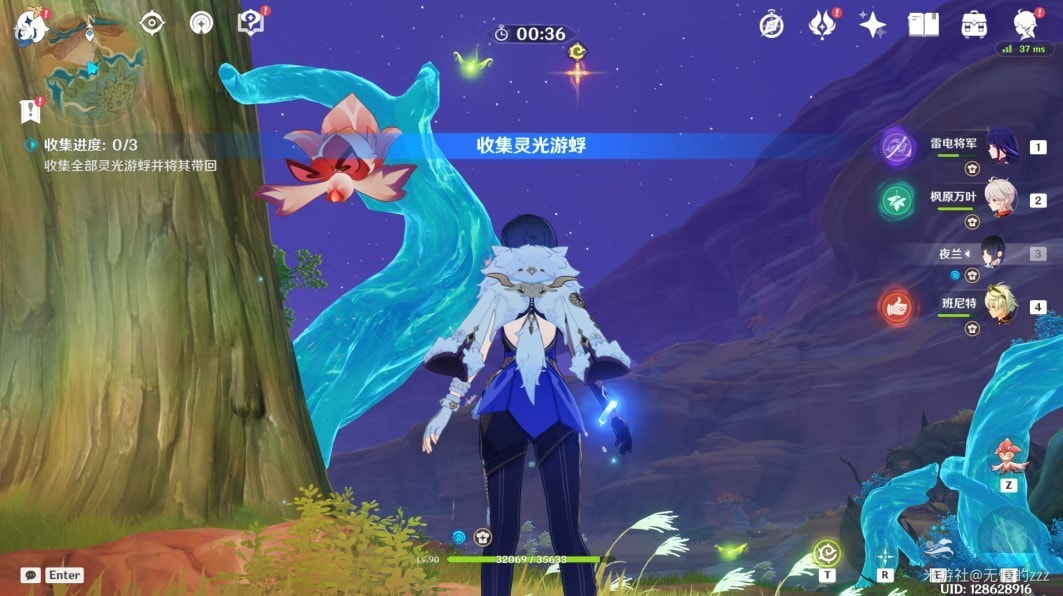1063x596 pixels.
Task: Activate the glowing green swirl skill
Action: (826, 553)
